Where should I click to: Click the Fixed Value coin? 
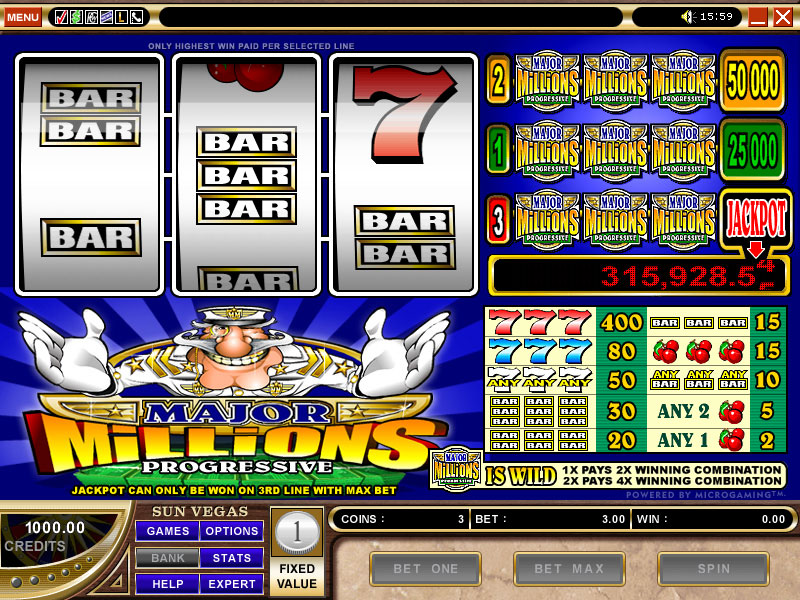coord(296,532)
